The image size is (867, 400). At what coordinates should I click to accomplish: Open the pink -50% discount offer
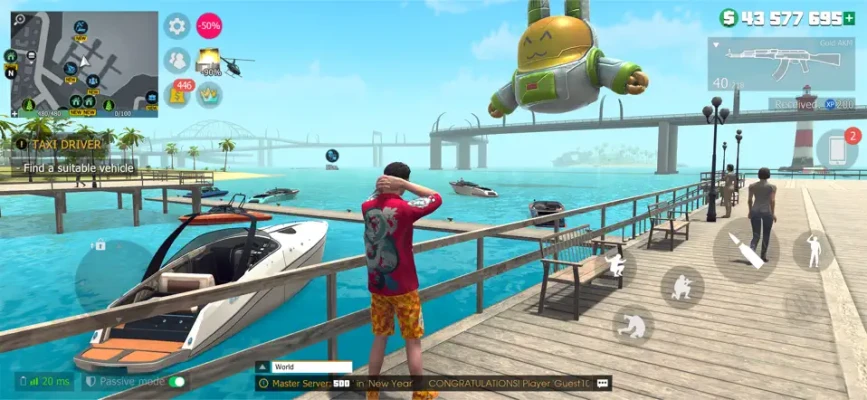coord(209,26)
